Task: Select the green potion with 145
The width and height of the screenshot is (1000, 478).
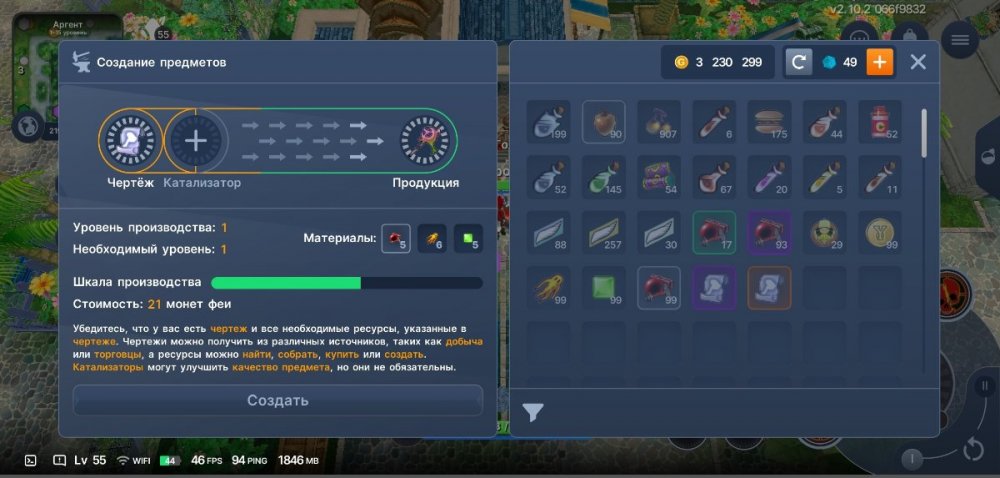Action: click(x=604, y=177)
